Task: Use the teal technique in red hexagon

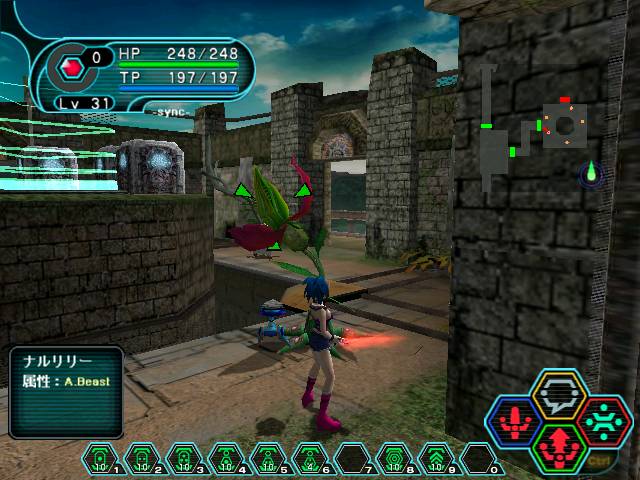Action: click(604, 421)
